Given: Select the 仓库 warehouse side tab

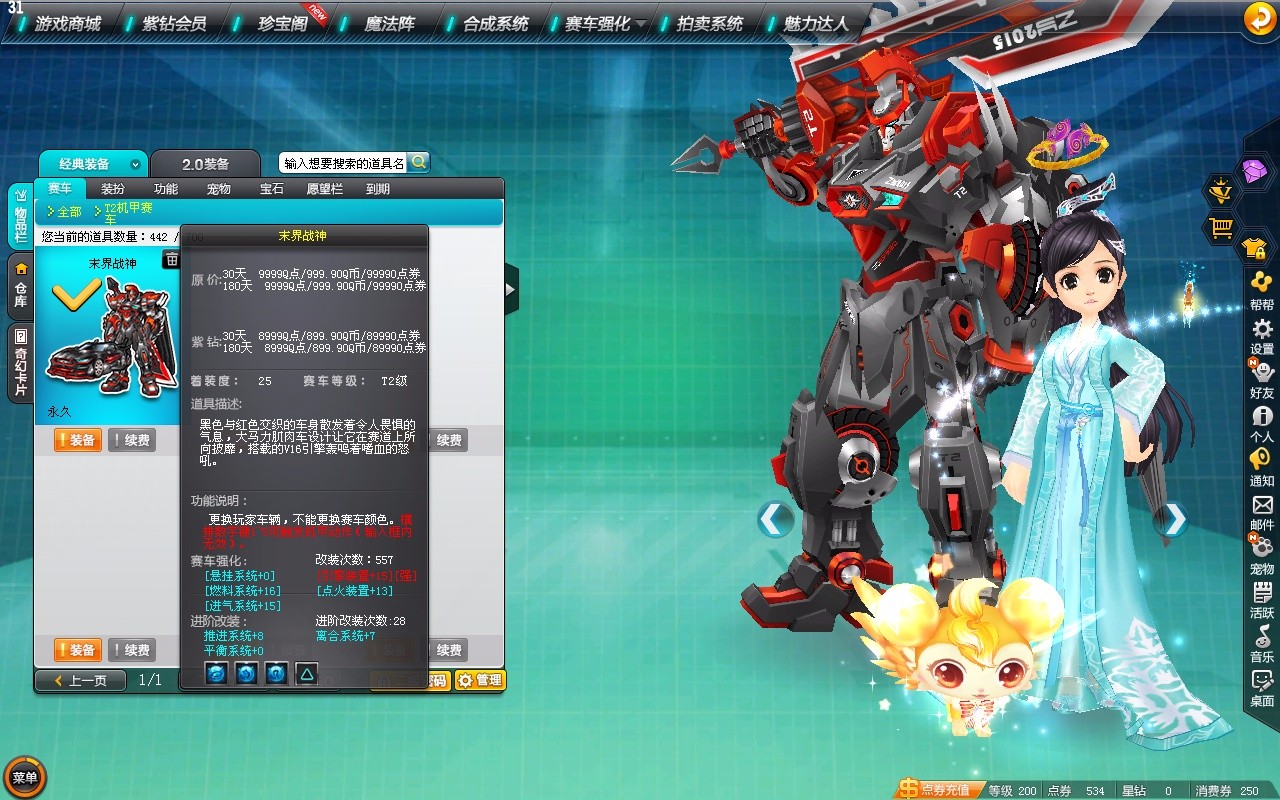Looking at the screenshot, I should pos(20,286).
